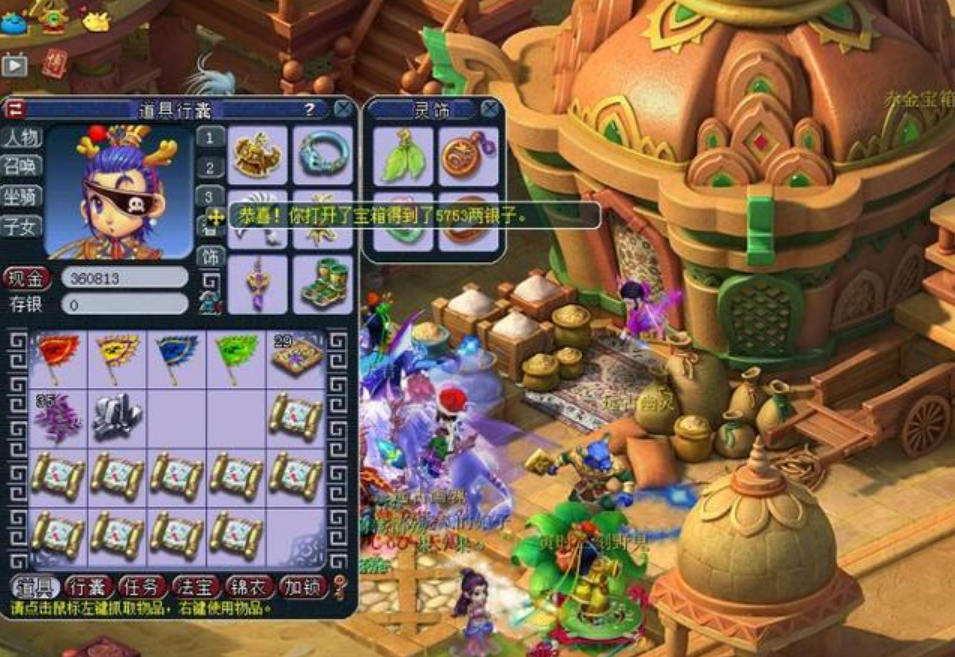
Task: Open the 坐骑 mount tab
Action: [20, 196]
